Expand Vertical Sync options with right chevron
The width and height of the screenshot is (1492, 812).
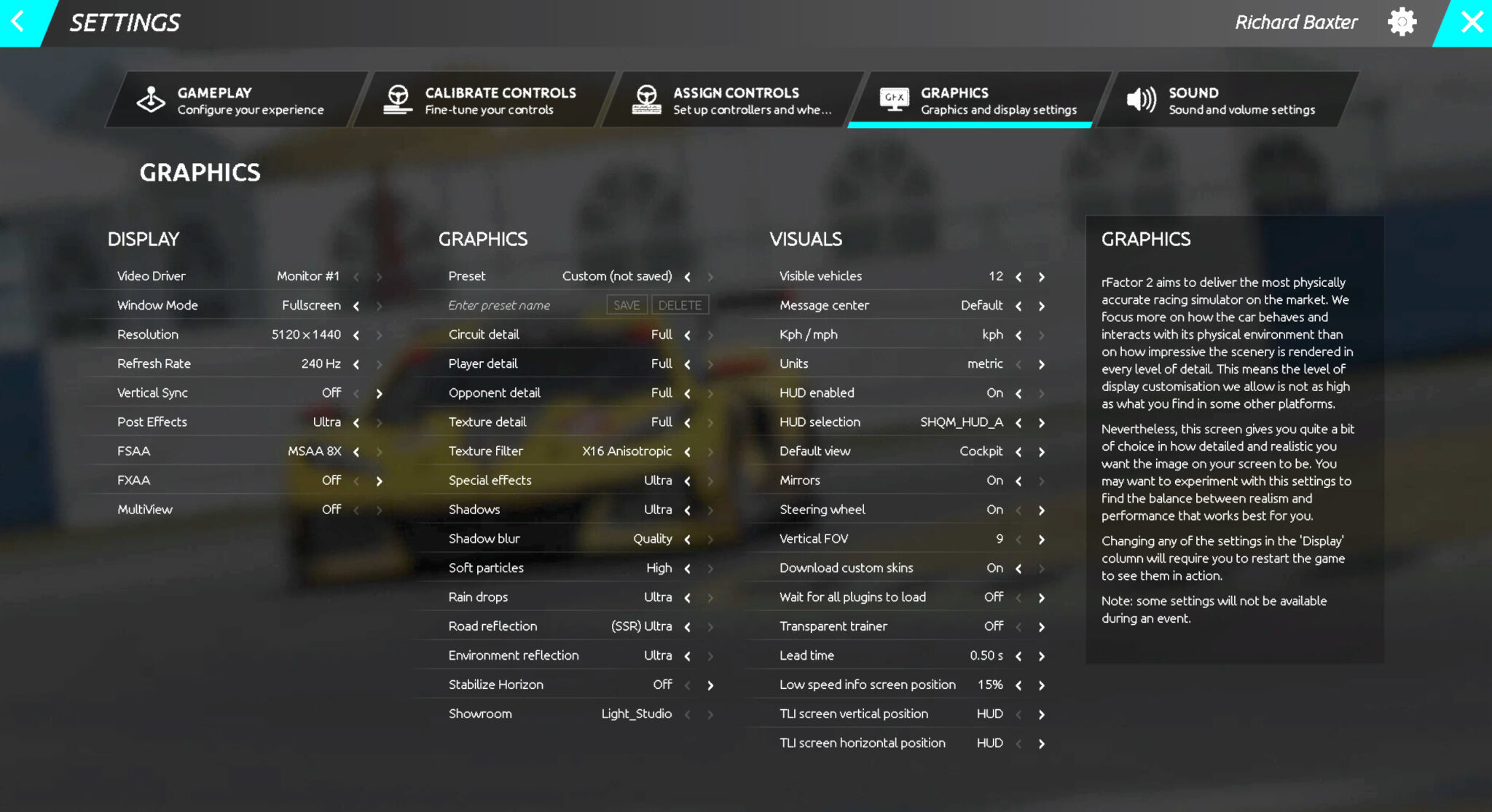tap(379, 393)
